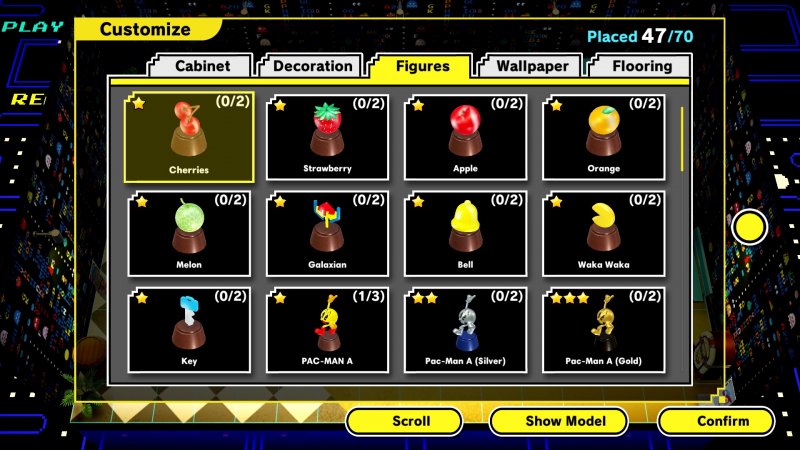This screenshot has width=800, height=450.
Task: Choose the Melon figure tile
Action: [189, 234]
